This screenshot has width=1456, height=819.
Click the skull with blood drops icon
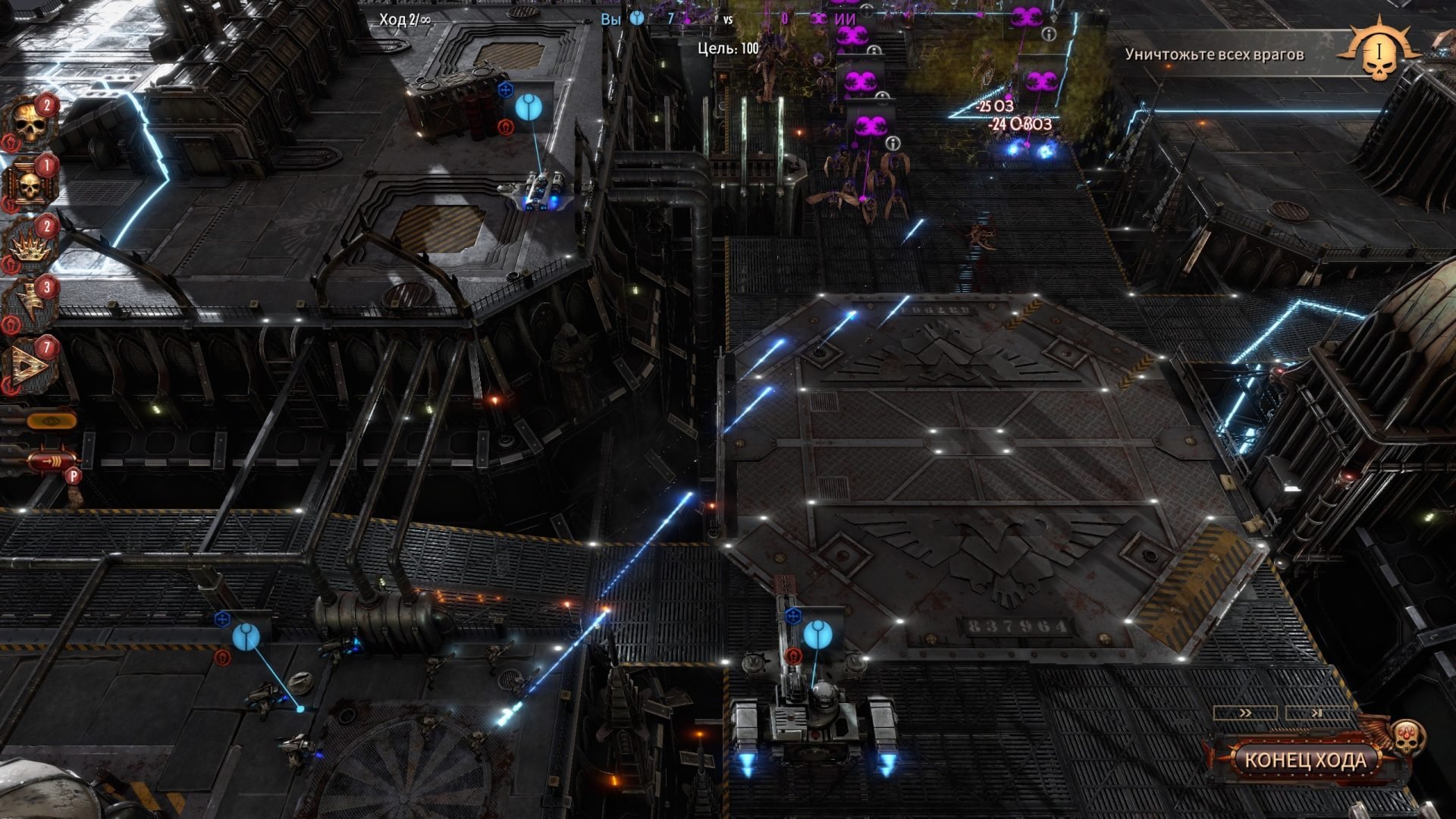click(1406, 737)
